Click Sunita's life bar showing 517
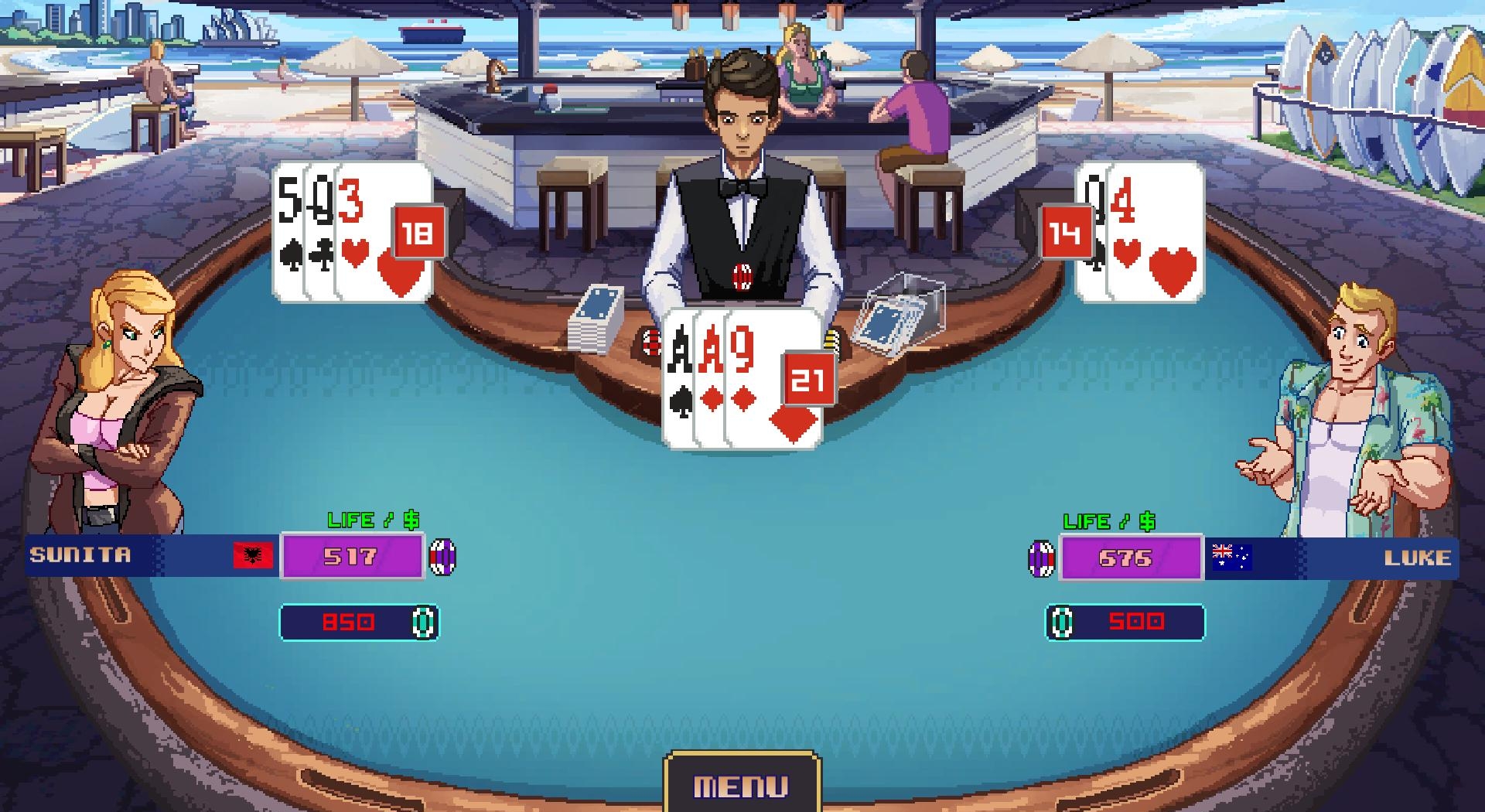 coord(354,555)
